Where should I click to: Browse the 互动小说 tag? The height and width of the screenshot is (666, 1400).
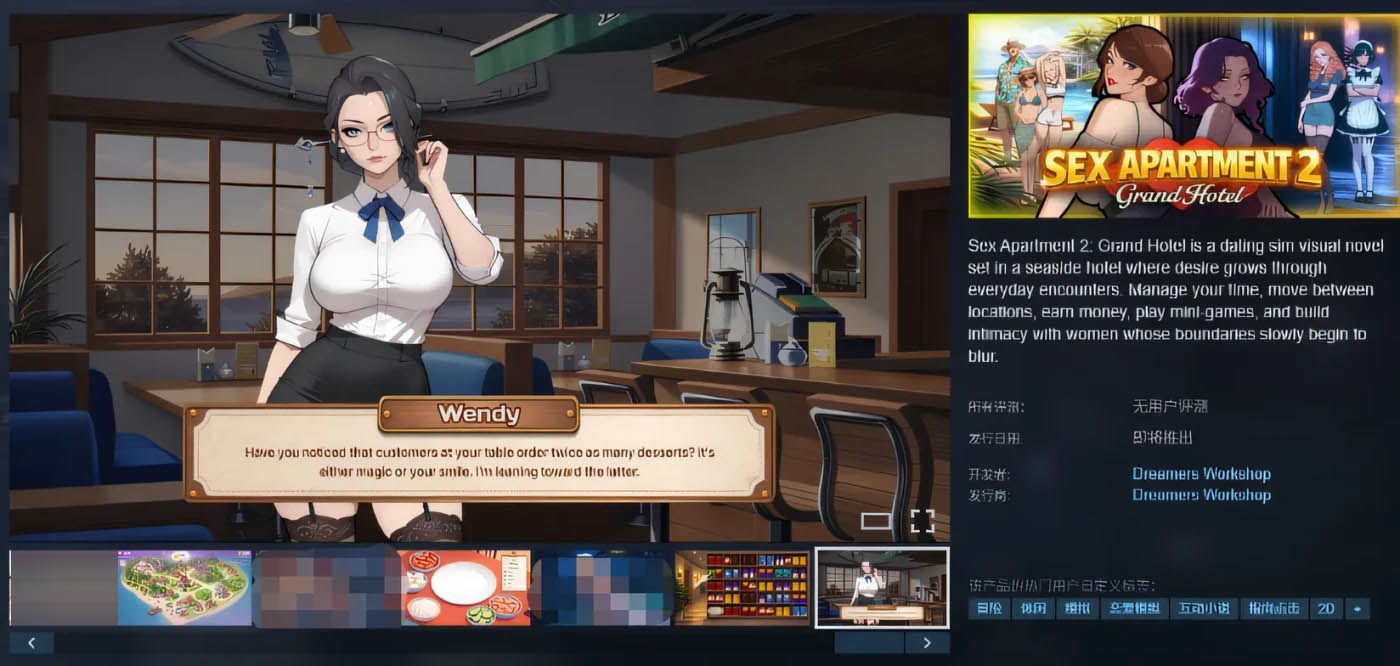(x=1203, y=608)
